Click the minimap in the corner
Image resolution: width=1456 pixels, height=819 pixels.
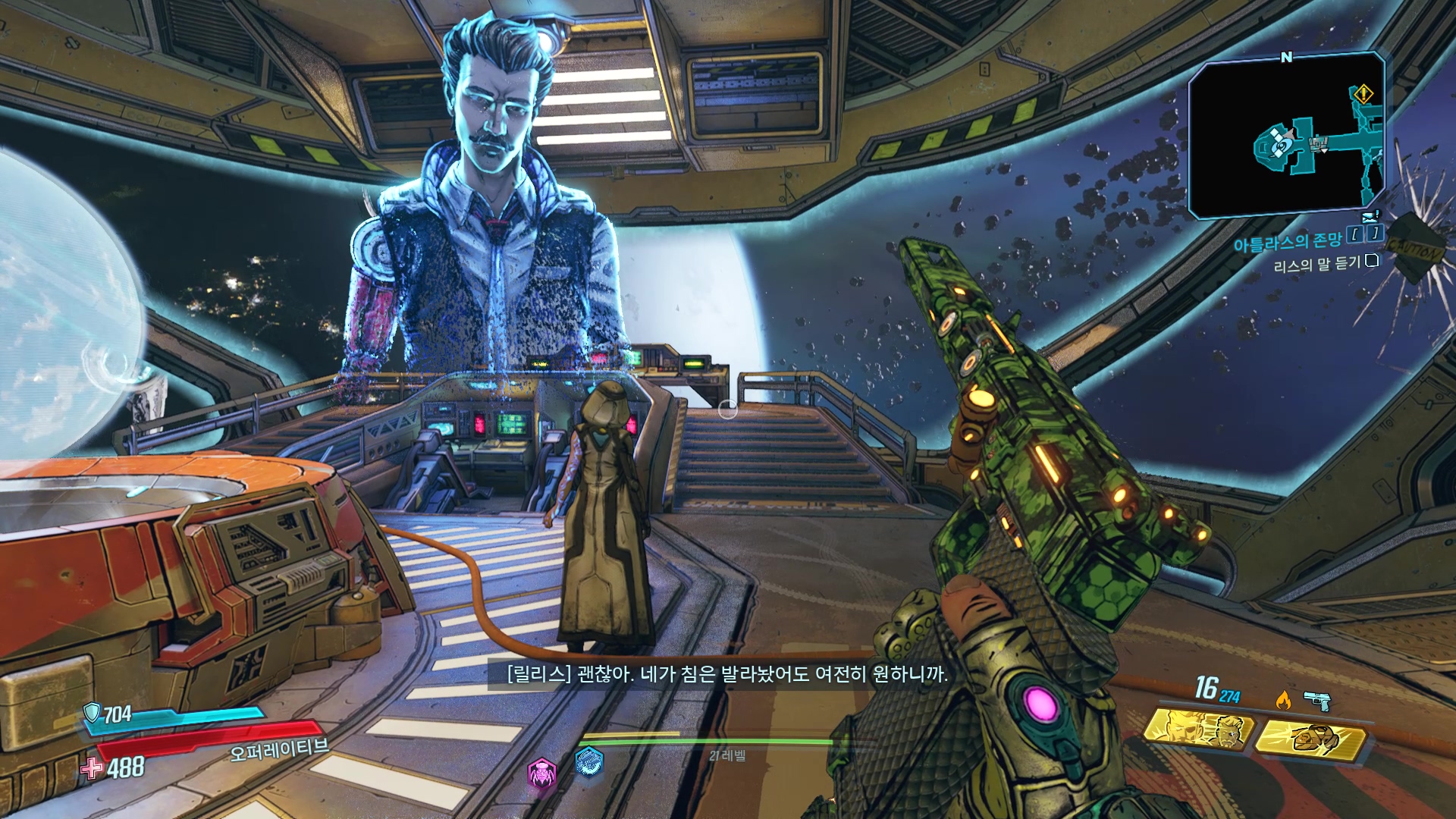point(1286,136)
